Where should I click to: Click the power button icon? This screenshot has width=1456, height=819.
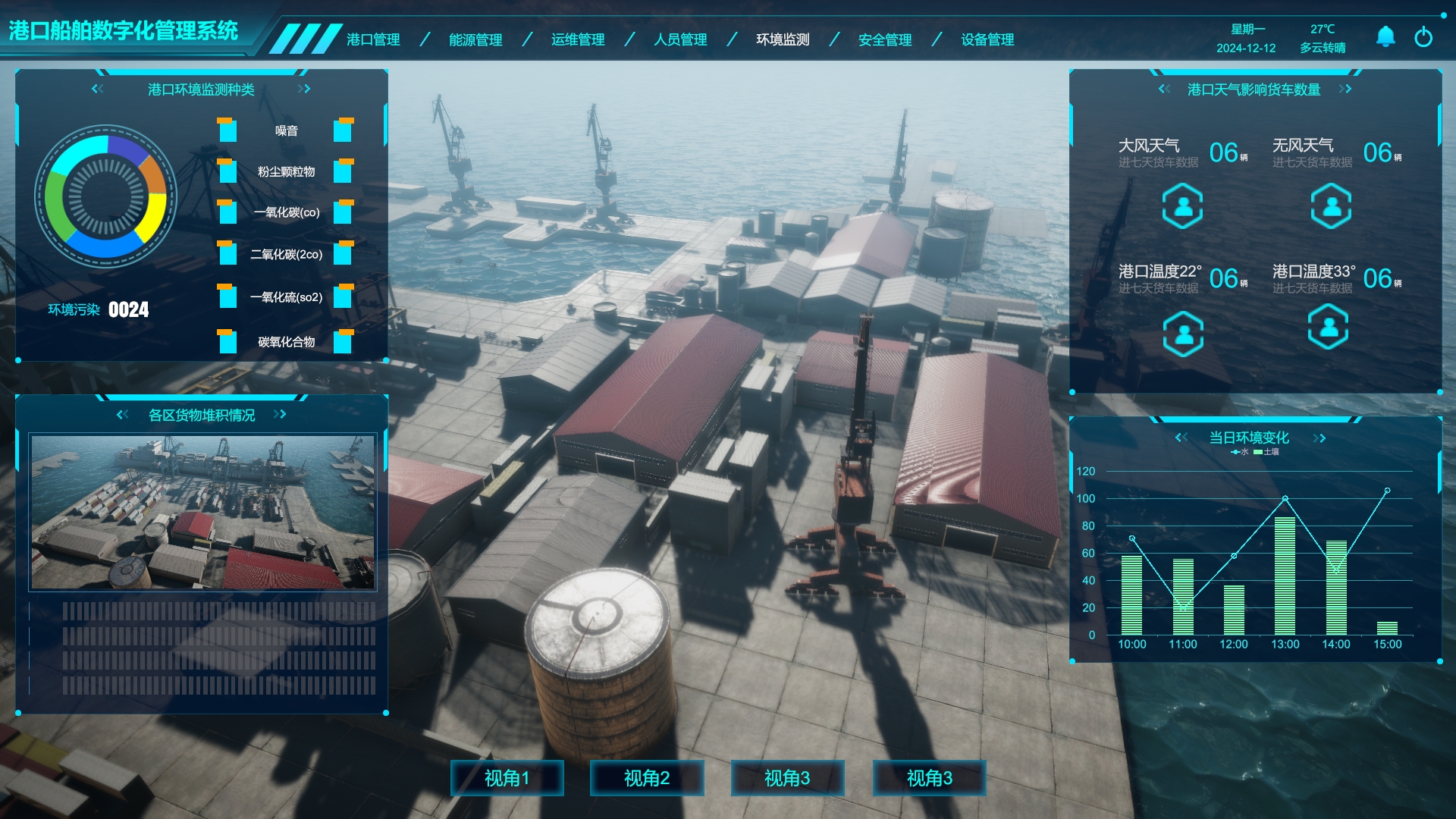pos(1423,36)
